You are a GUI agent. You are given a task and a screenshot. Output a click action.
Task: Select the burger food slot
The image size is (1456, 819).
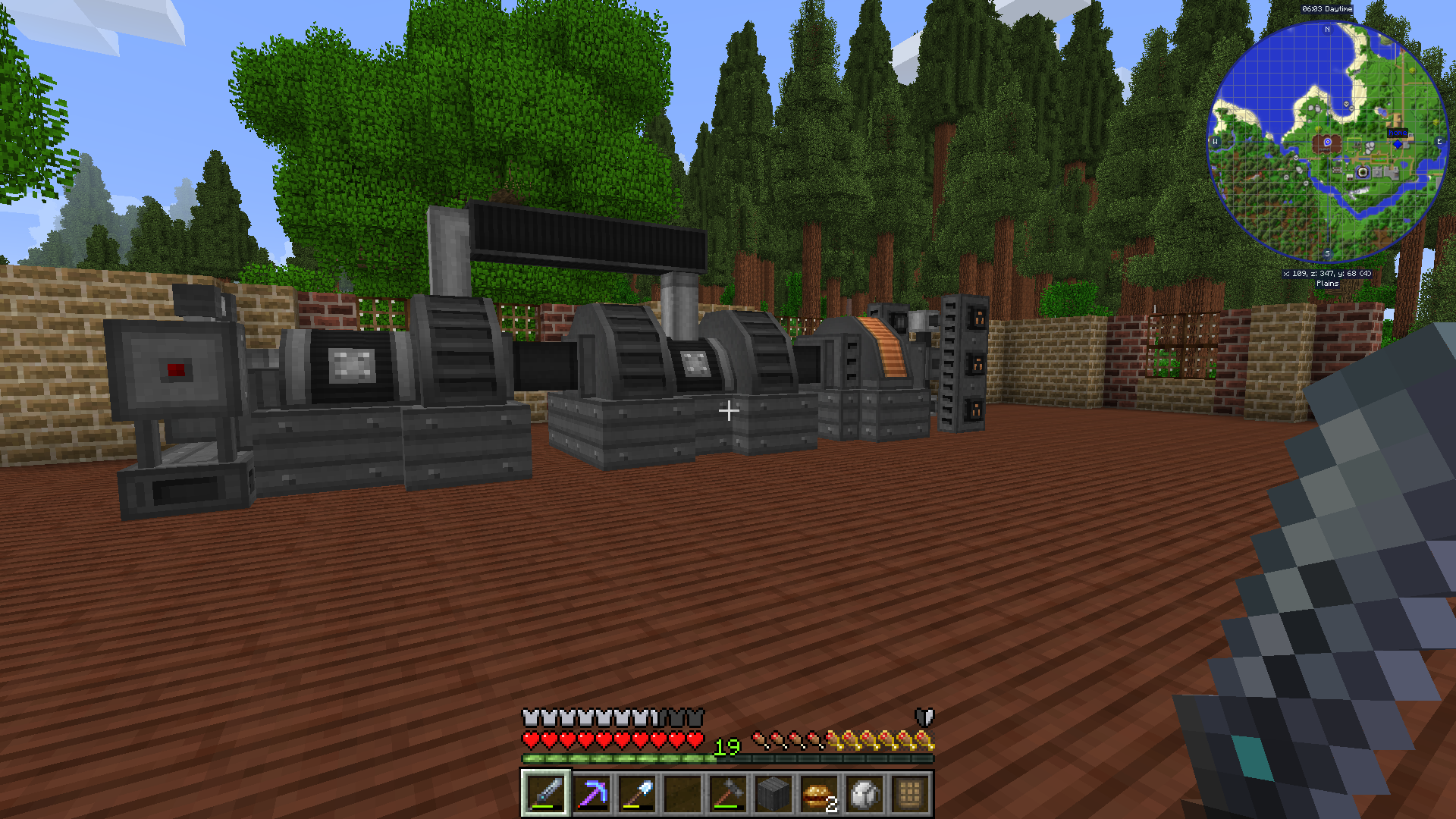[819, 793]
